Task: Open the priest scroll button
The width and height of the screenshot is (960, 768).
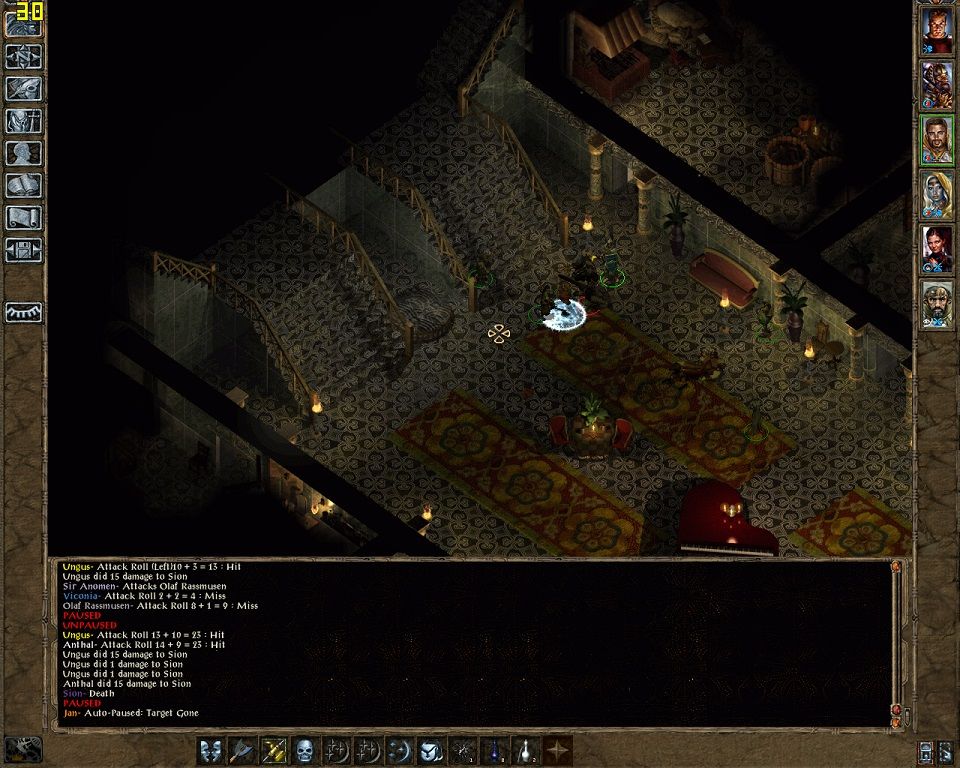Action: (x=24, y=217)
